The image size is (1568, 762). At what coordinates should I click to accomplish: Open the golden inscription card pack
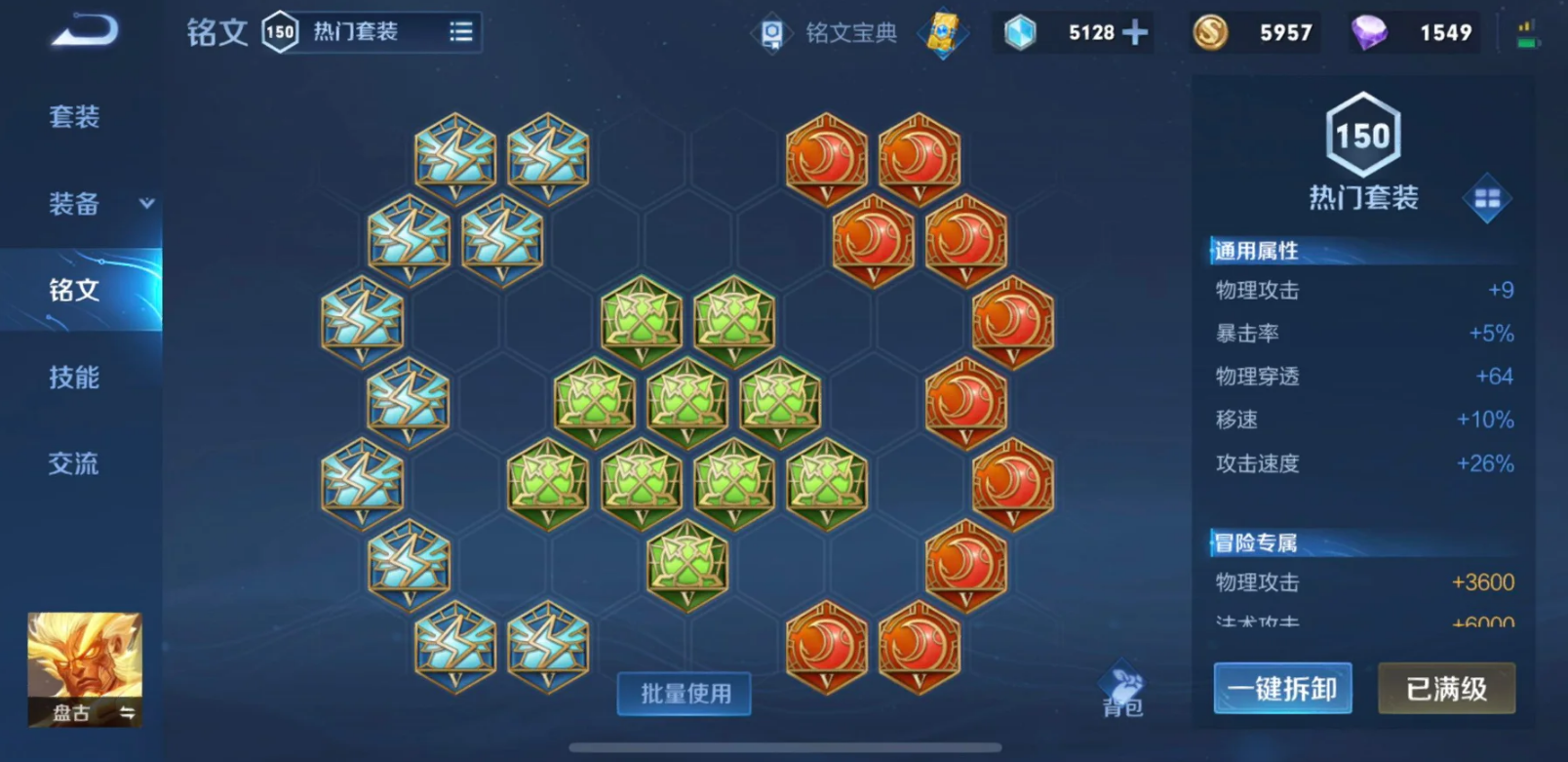942,32
